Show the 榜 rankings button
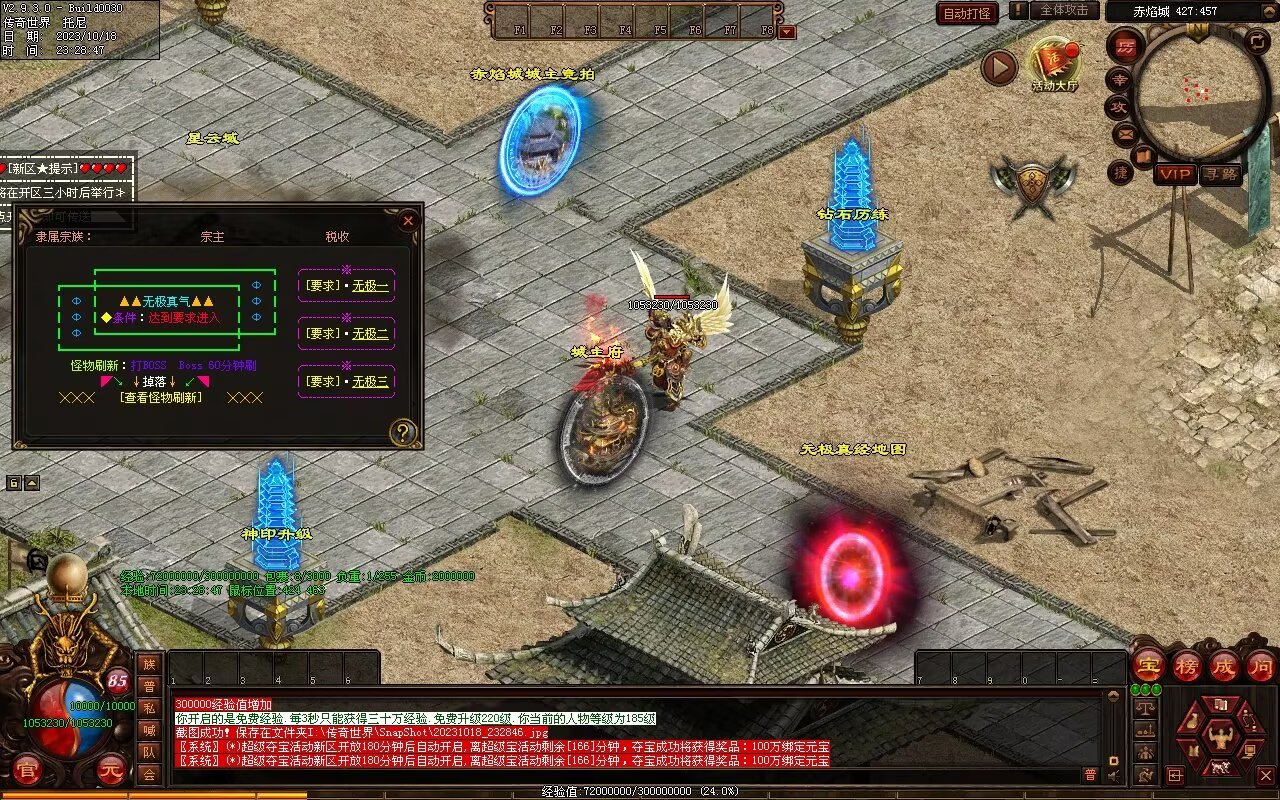 (1186, 665)
